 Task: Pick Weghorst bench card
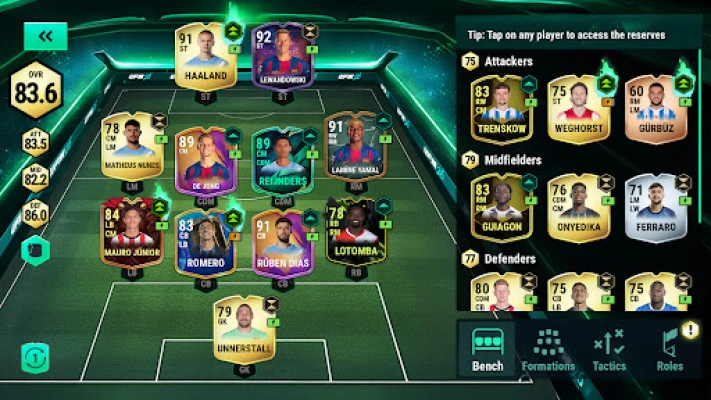coord(578,108)
